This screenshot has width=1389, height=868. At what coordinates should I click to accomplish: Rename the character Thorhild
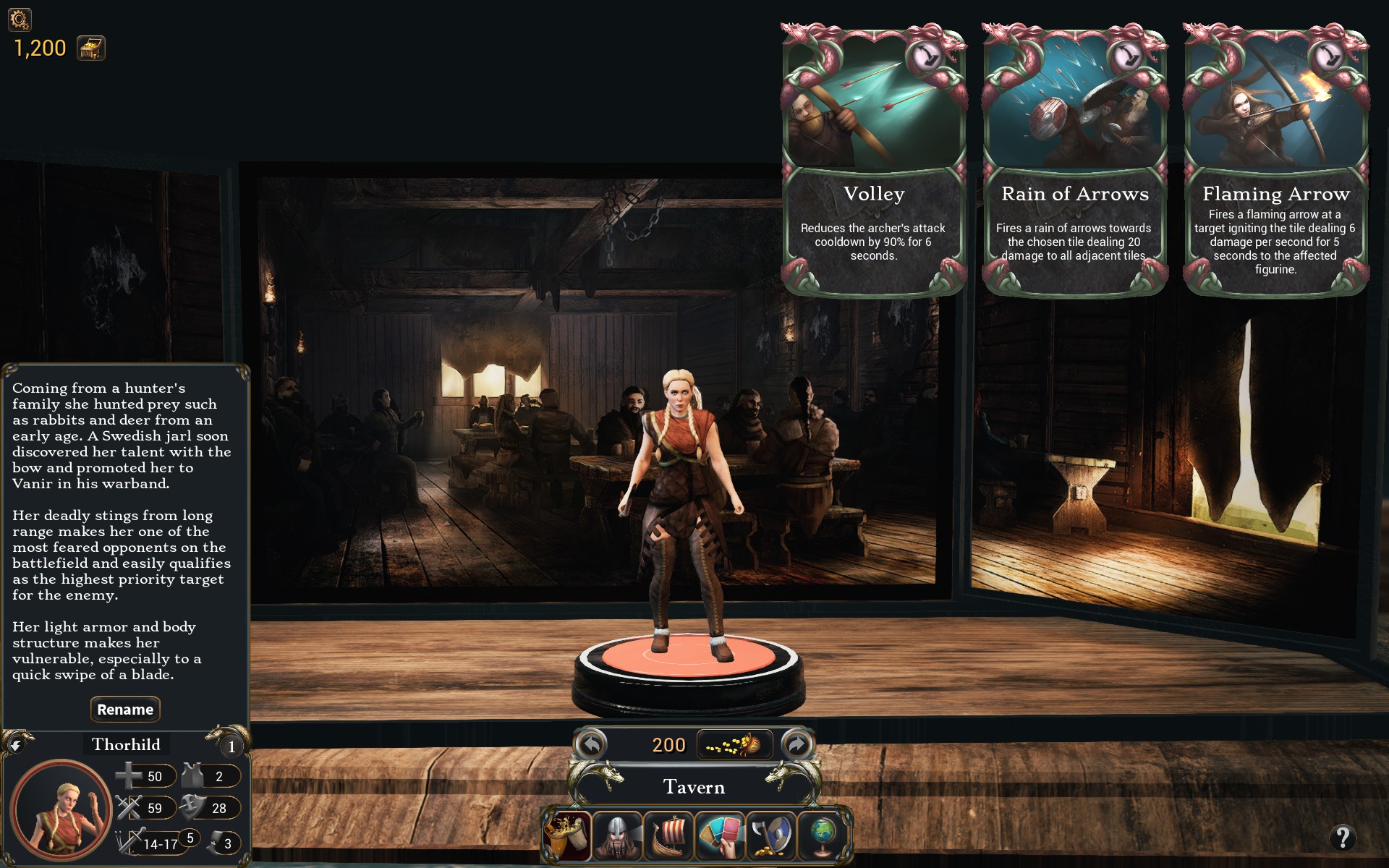coord(125,710)
